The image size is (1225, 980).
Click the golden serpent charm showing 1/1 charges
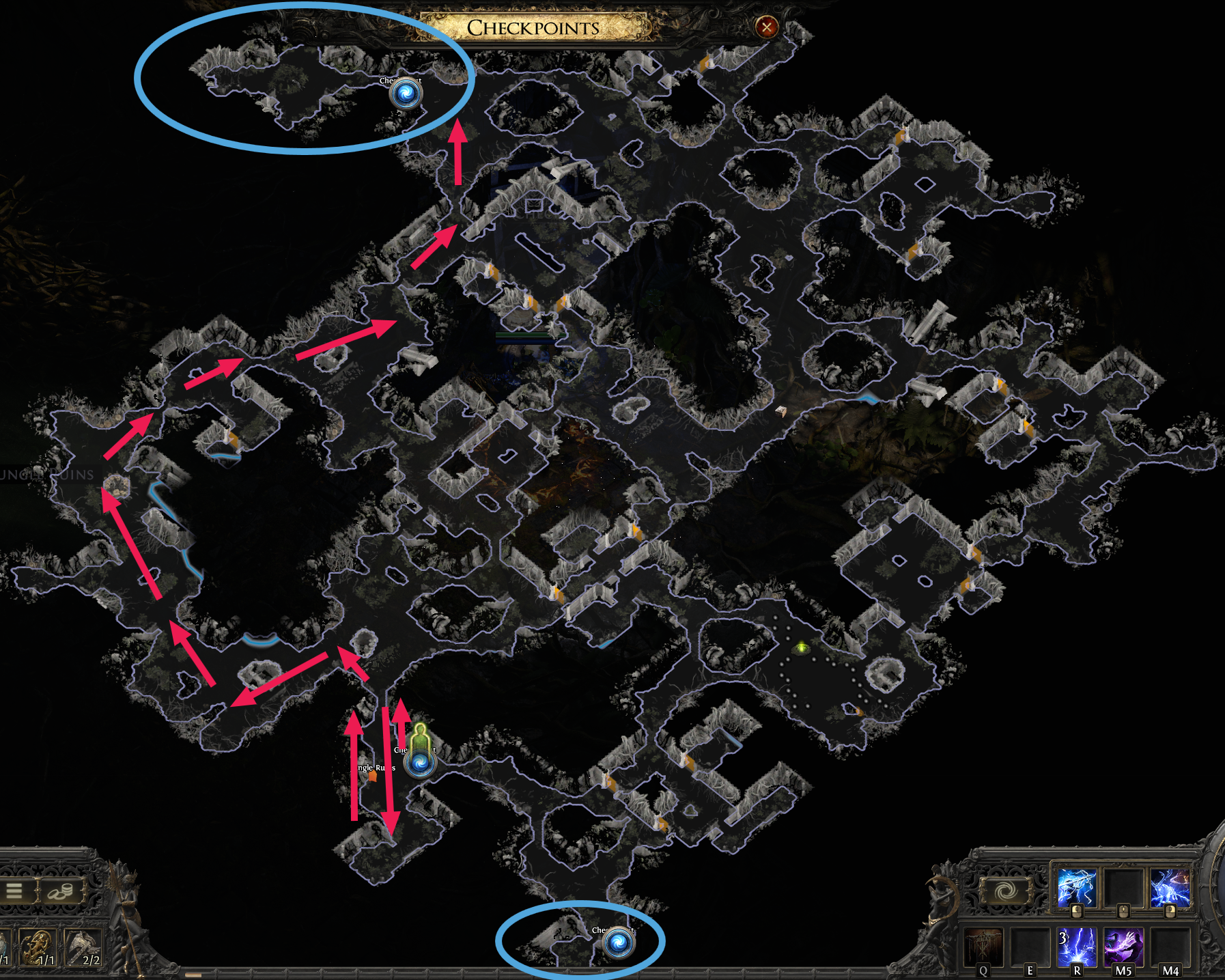click(x=38, y=947)
